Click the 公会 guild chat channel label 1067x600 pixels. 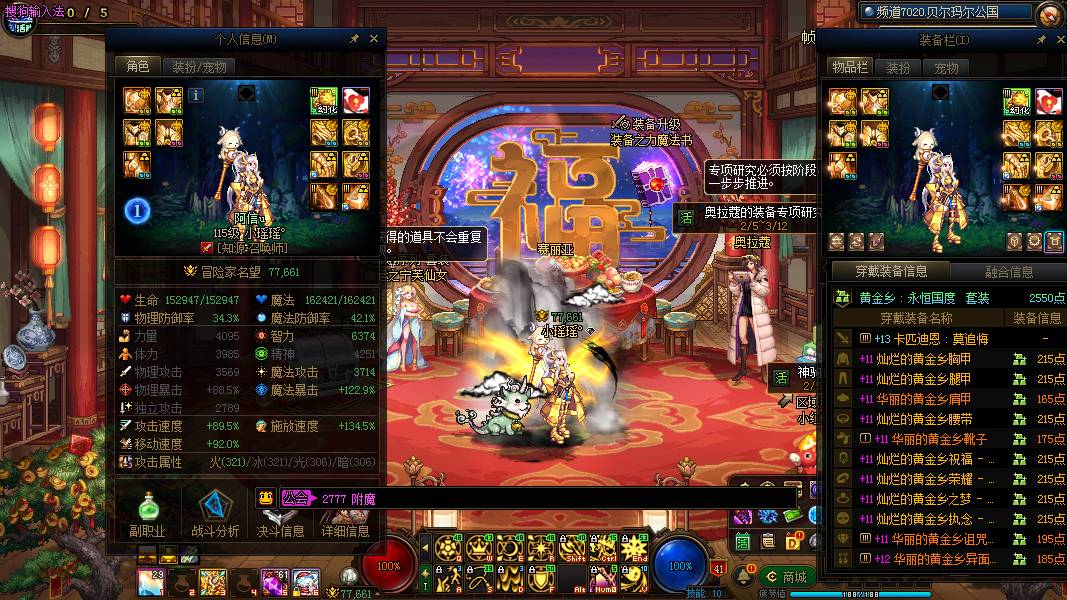(295, 497)
